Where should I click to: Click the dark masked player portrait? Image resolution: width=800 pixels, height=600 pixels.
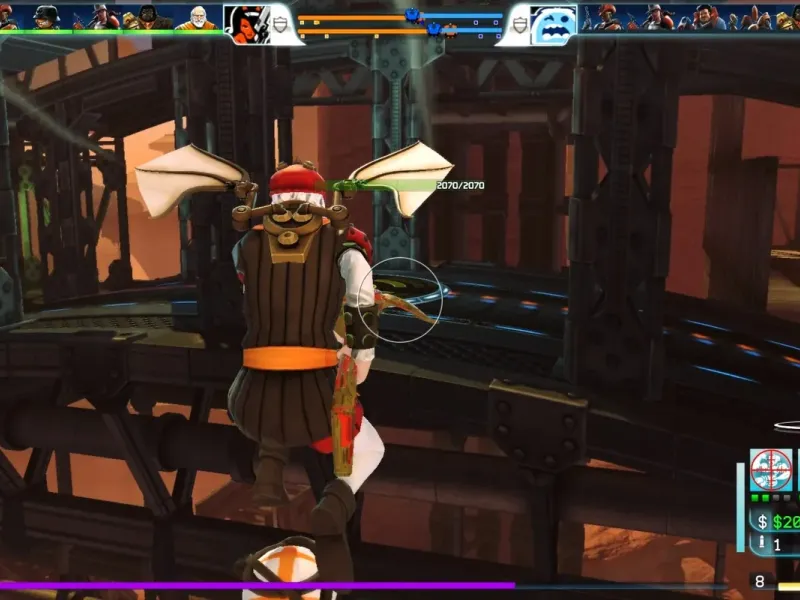click(x=148, y=17)
